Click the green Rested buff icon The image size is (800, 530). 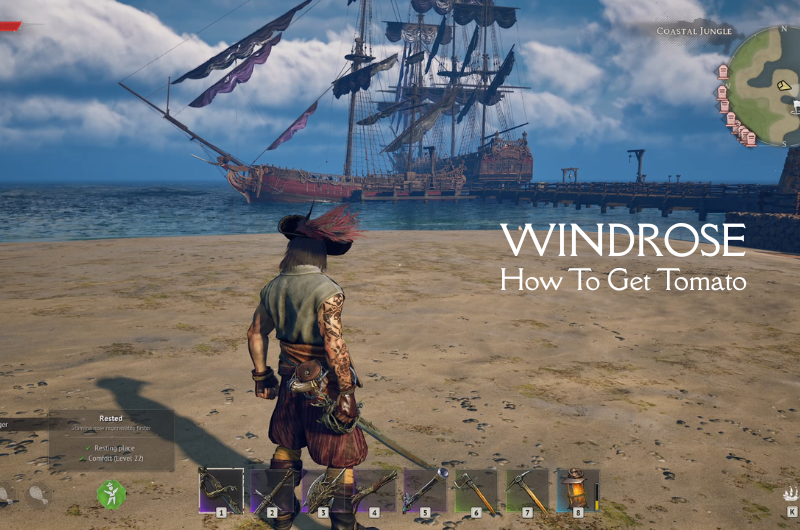111,494
